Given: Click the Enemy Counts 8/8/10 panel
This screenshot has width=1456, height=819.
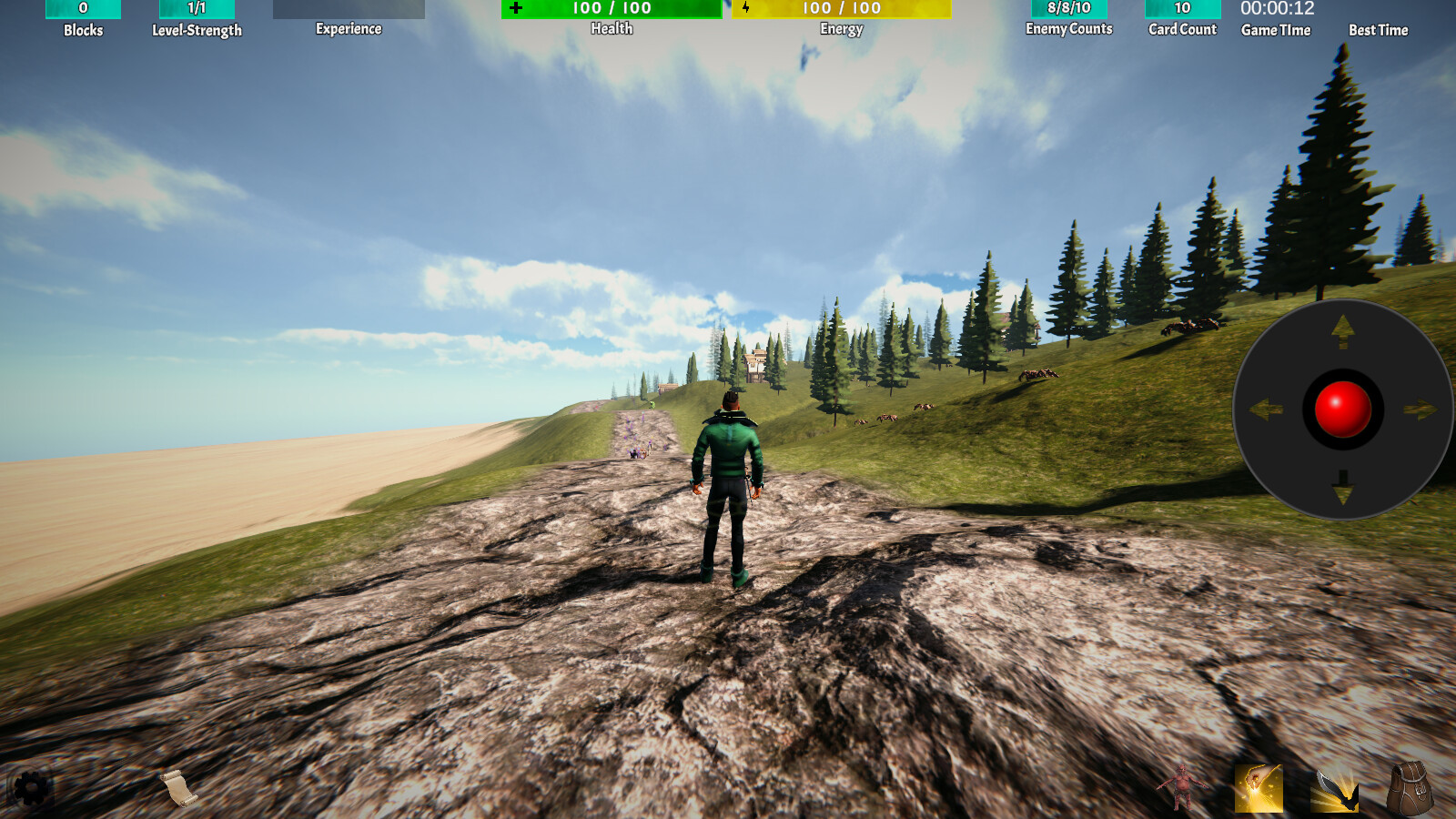Looking at the screenshot, I should (x=1067, y=9).
